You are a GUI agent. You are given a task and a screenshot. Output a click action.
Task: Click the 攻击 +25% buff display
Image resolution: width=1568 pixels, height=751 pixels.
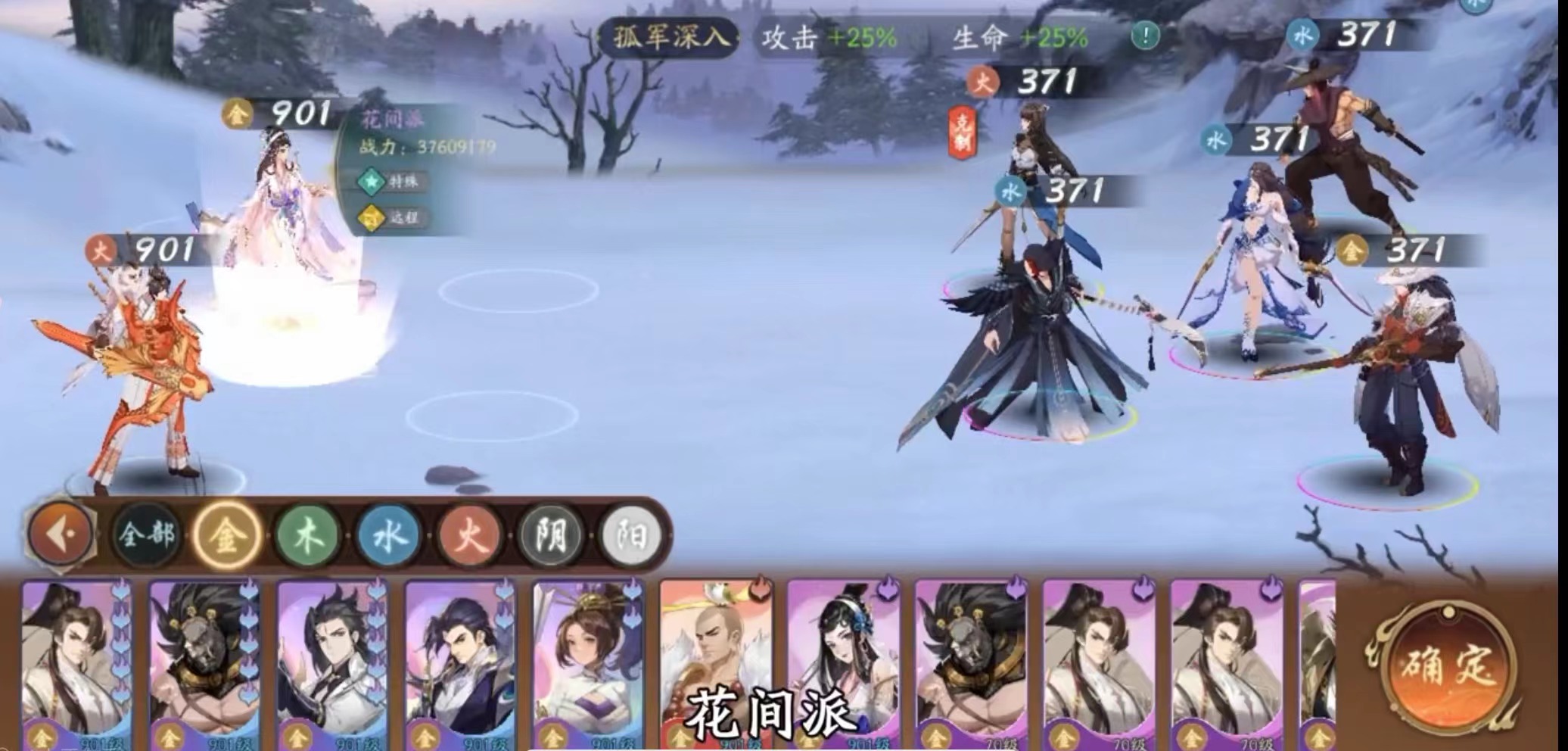point(829,34)
